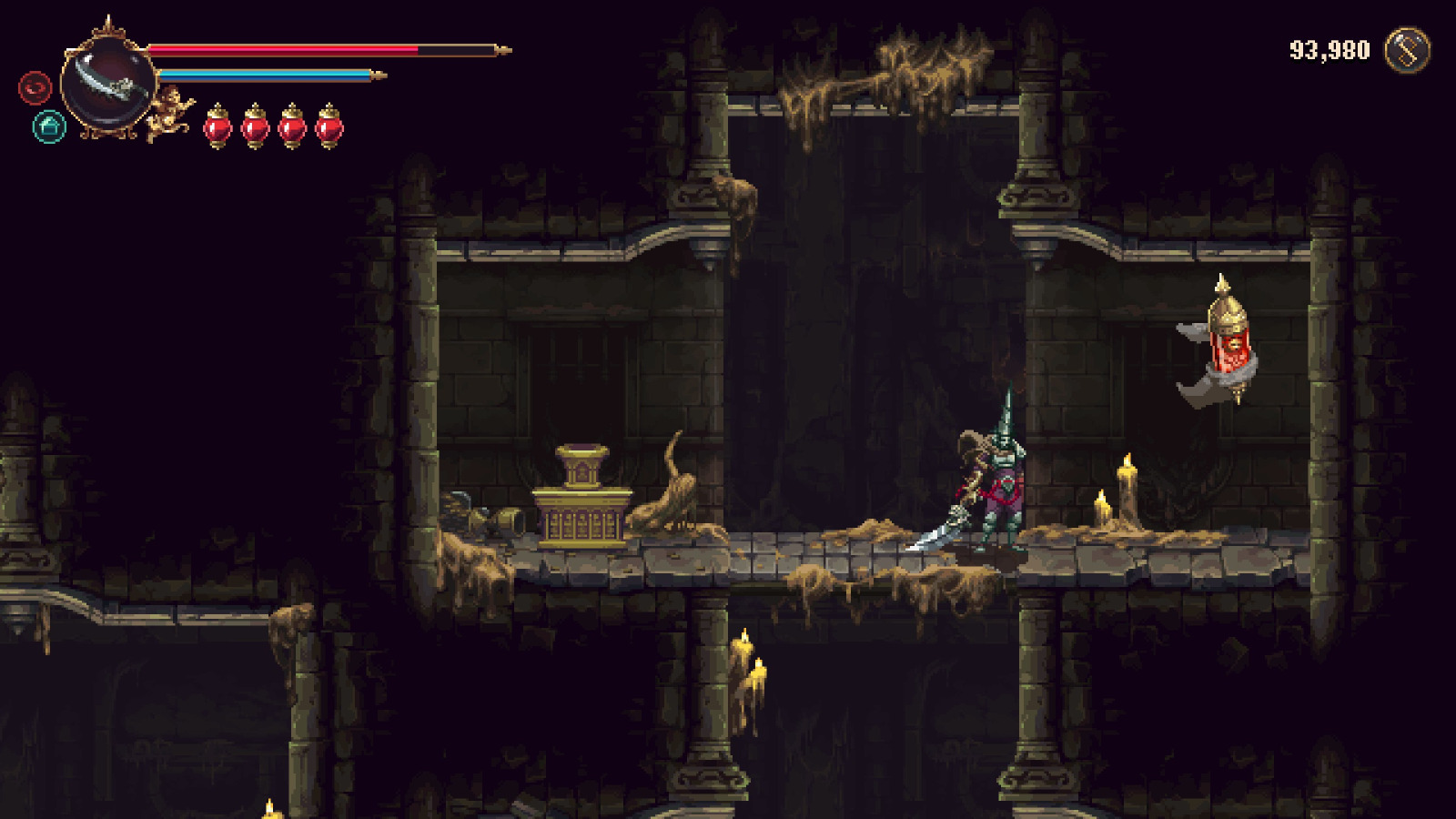This screenshot has height=819, width=1456.
Task: Select the first red bile flask
Action: (x=218, y=127)
